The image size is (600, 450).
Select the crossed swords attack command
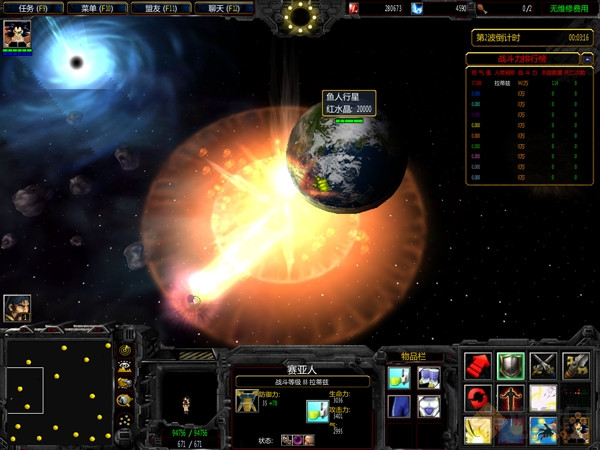tap(544, 365)
